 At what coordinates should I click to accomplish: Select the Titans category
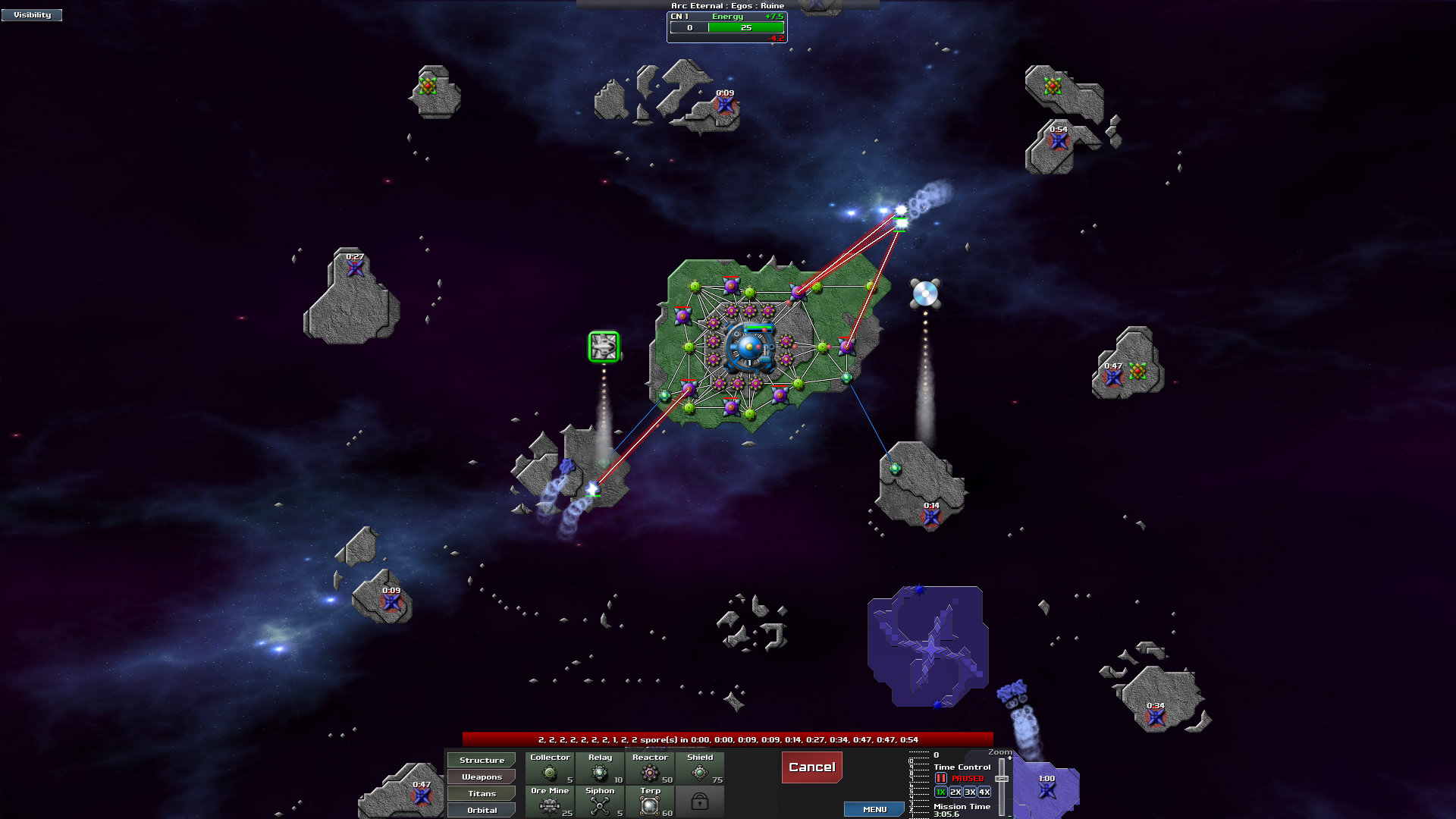tap(482, 793)
